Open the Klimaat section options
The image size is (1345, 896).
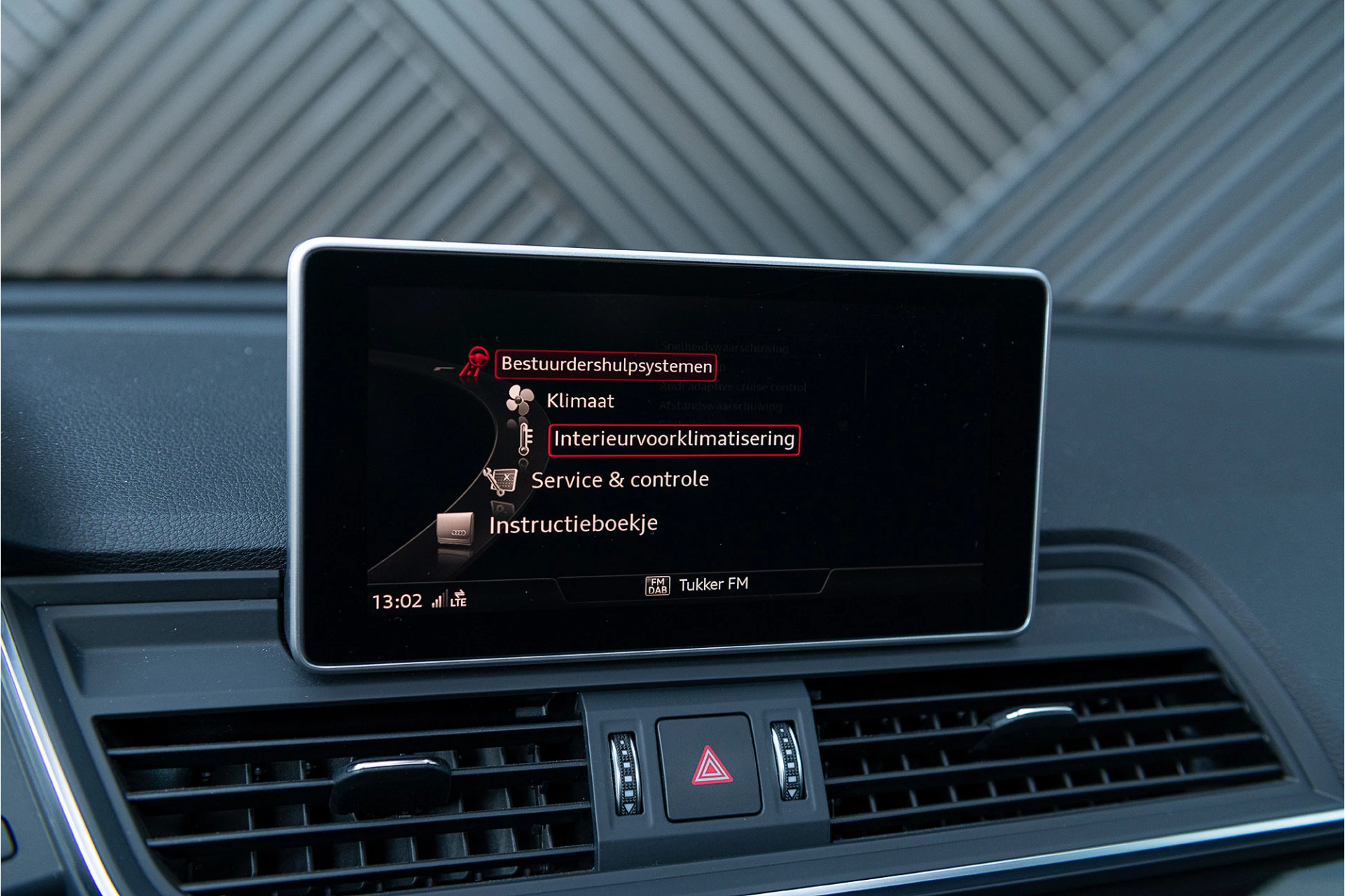[x=579, y=400]
